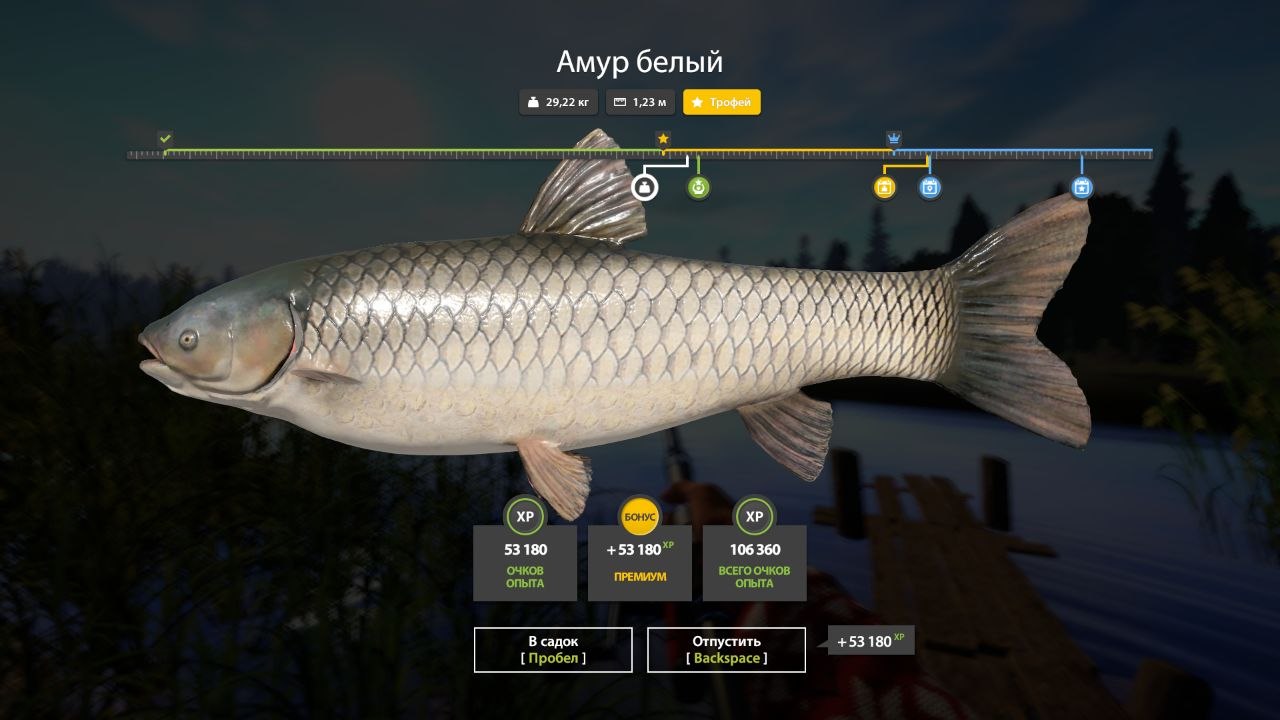1280x720 pixels.
Task: Keep the fish with В садок
Action: pos(553,649)
